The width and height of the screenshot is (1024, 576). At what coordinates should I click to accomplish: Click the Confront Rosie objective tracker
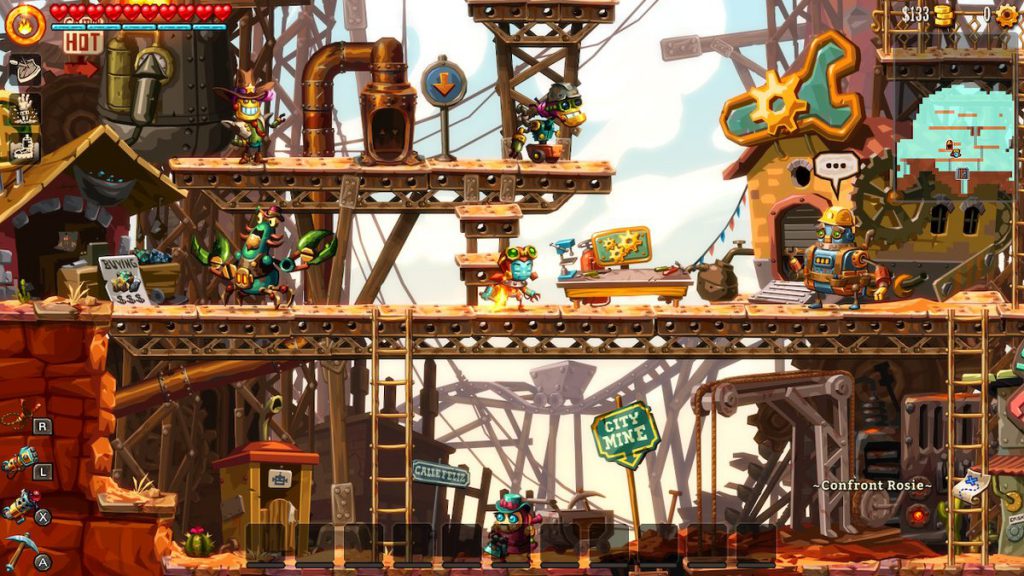coord(872,486)
